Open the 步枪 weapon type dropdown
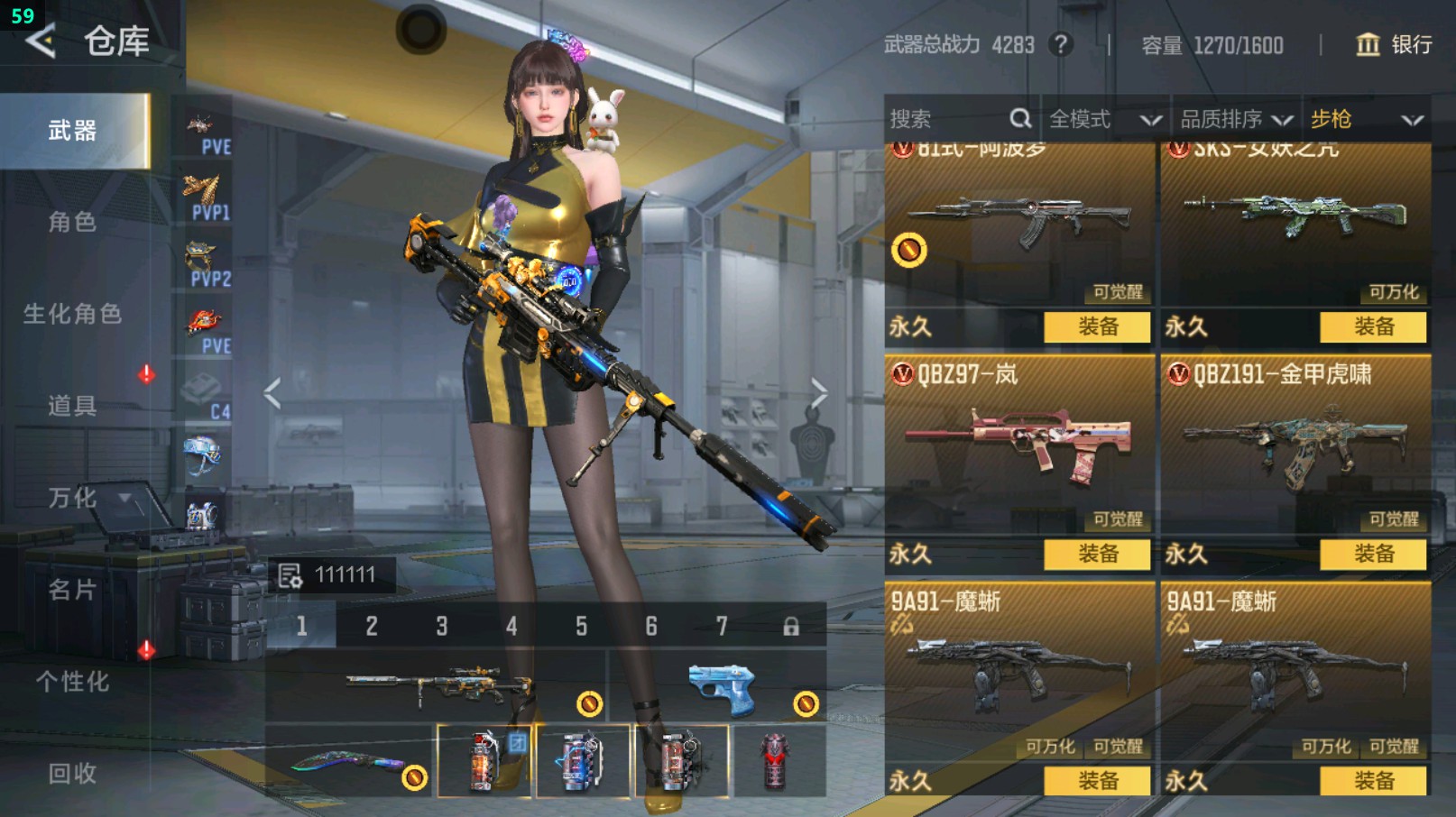 [1365, 119]
